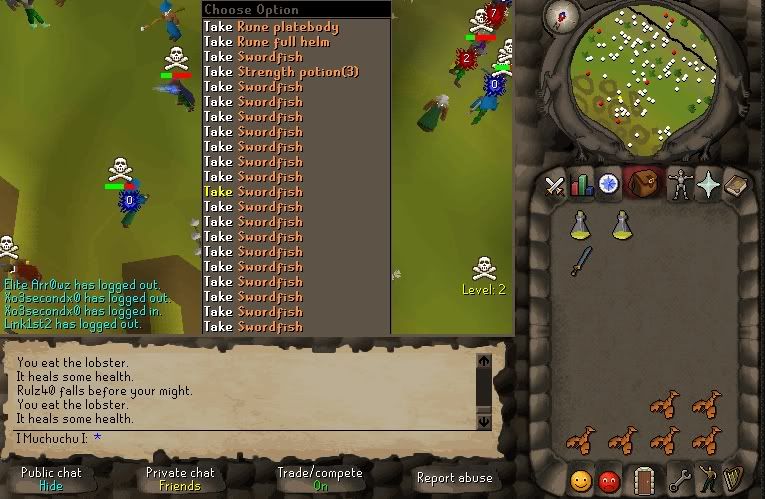765x499 pixels.
Task: Select the backpack inventory tab
Action: [640, 185]
